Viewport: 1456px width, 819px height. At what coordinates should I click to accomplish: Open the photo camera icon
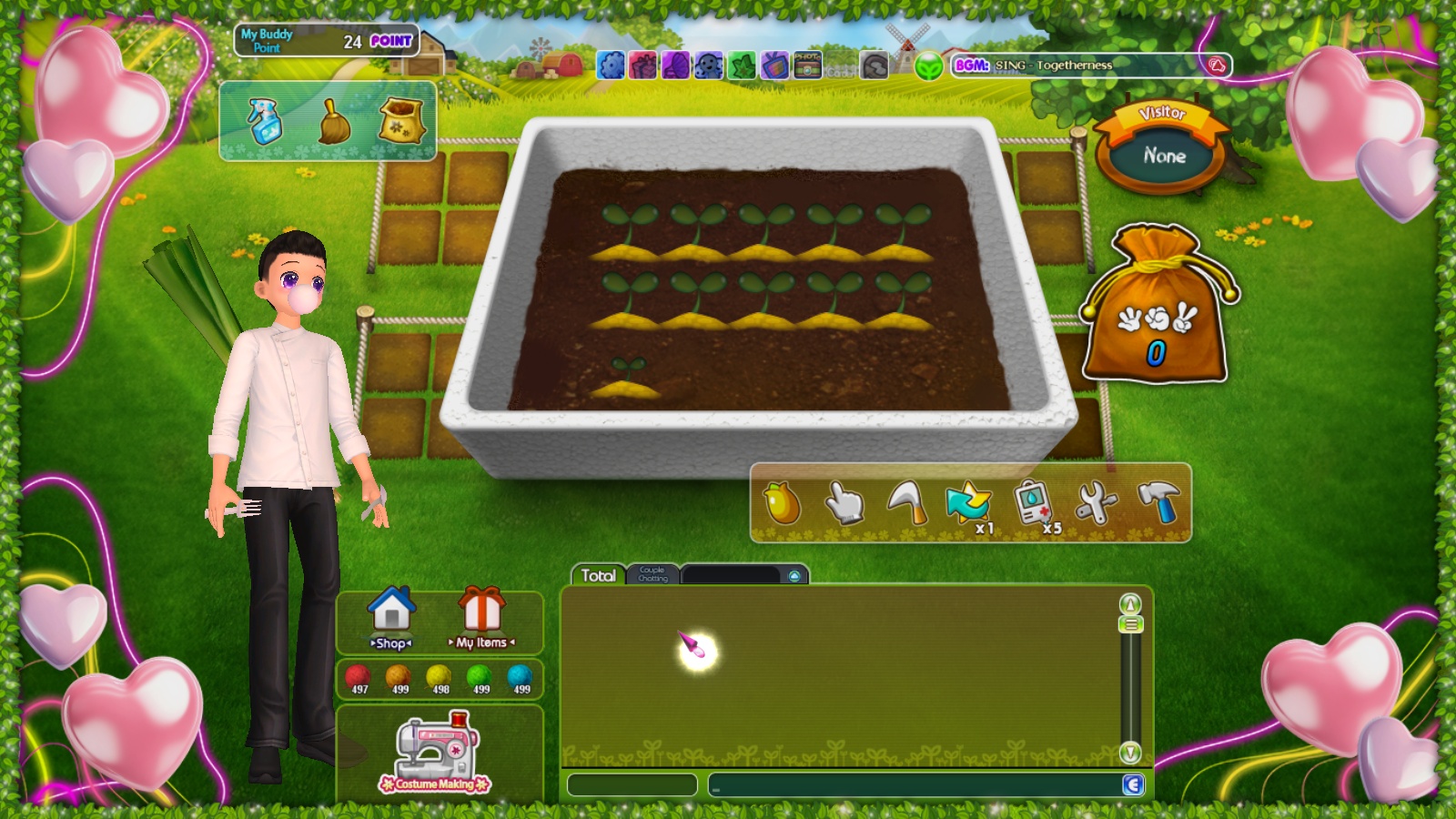click(x=808, y=66)
